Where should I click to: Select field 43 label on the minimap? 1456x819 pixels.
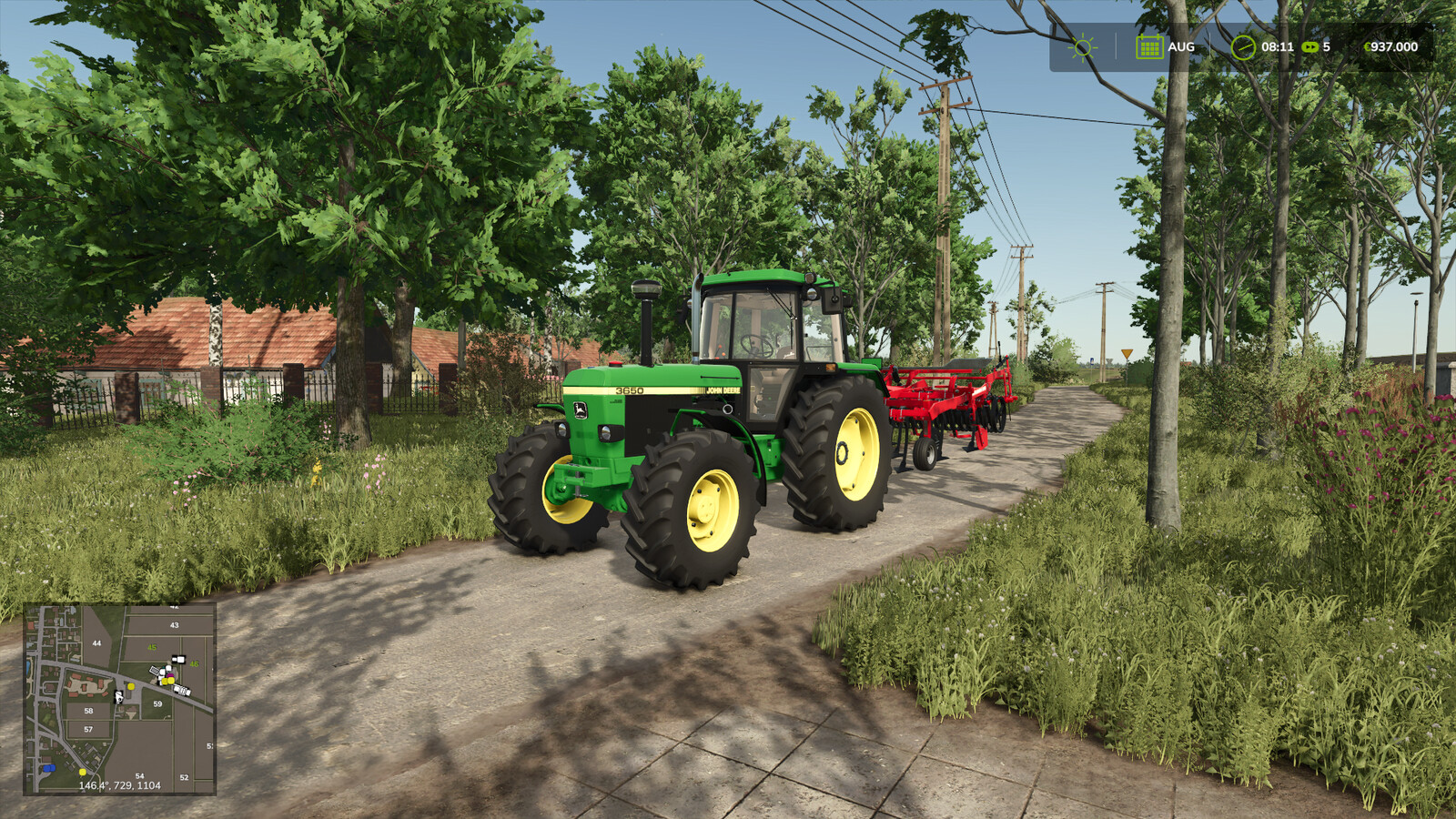click(175, 624)
